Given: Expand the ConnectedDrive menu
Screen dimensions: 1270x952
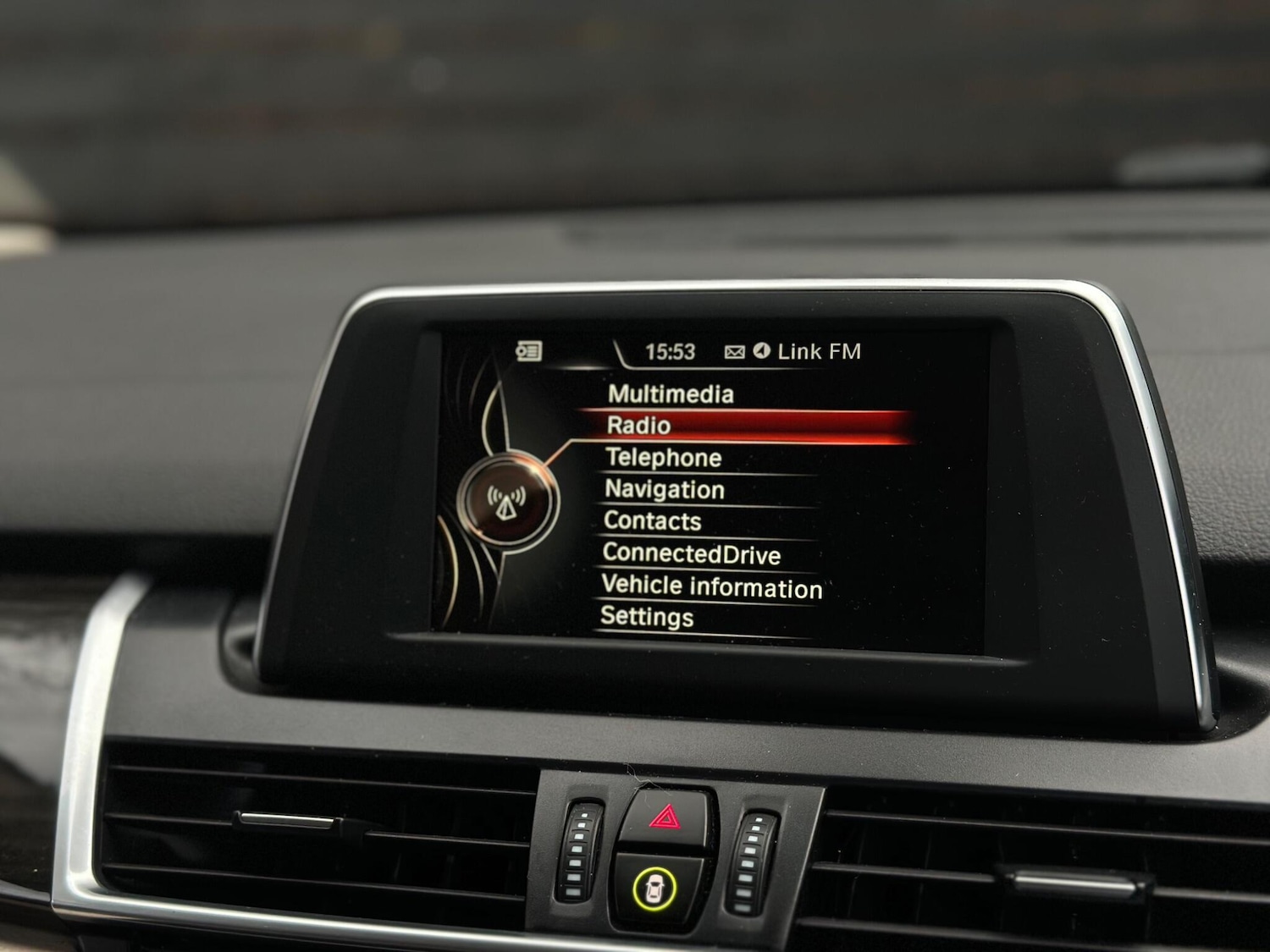Looking at the screenshot, I should pyautogui.click(x=690, y=555).
